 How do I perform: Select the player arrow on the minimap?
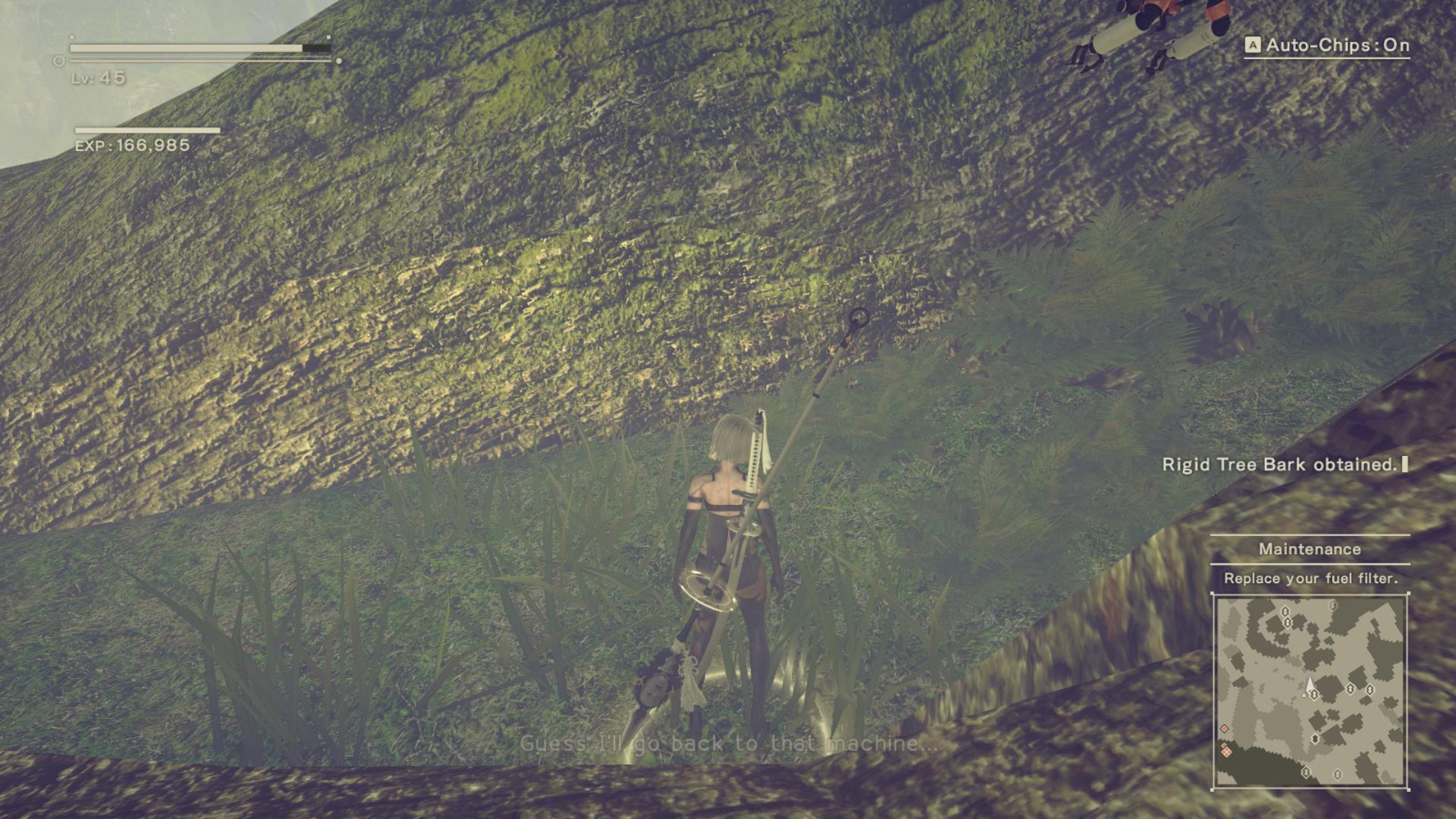tap(1309, 684)
